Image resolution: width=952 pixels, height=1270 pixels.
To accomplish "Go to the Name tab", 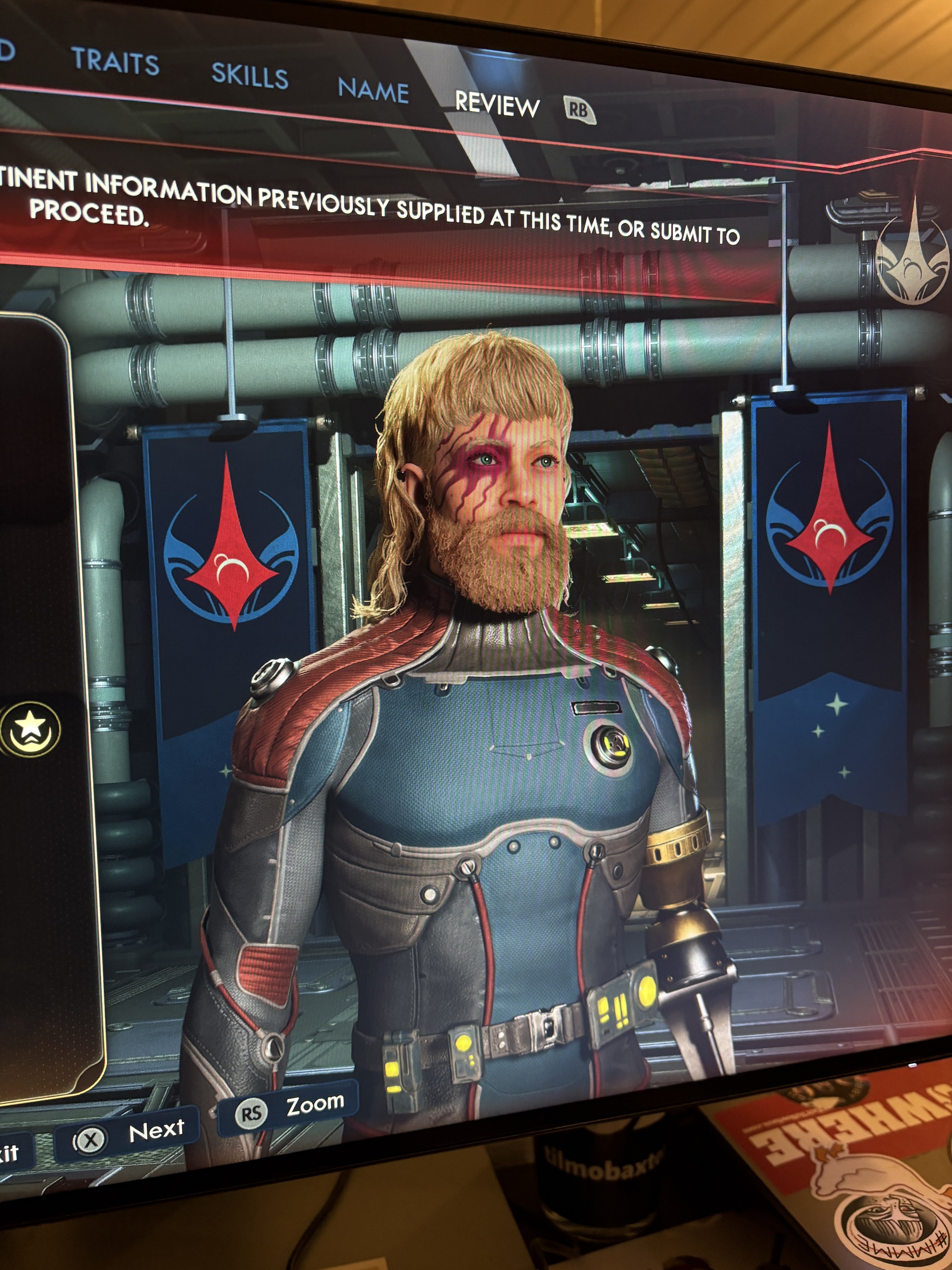I will 373,91.
